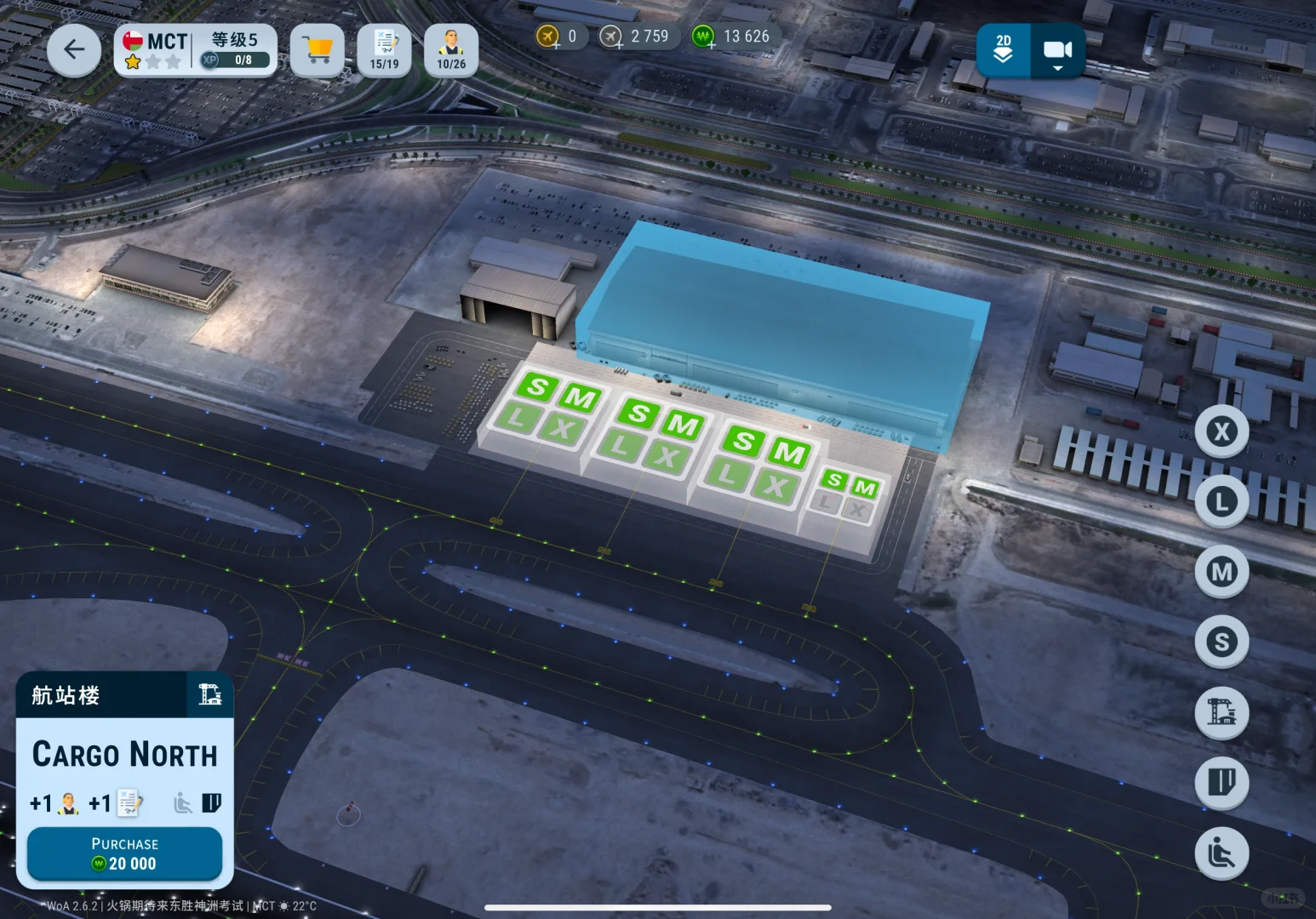
Task: Open the shopping cart store
Action: (x=318, y=50)
